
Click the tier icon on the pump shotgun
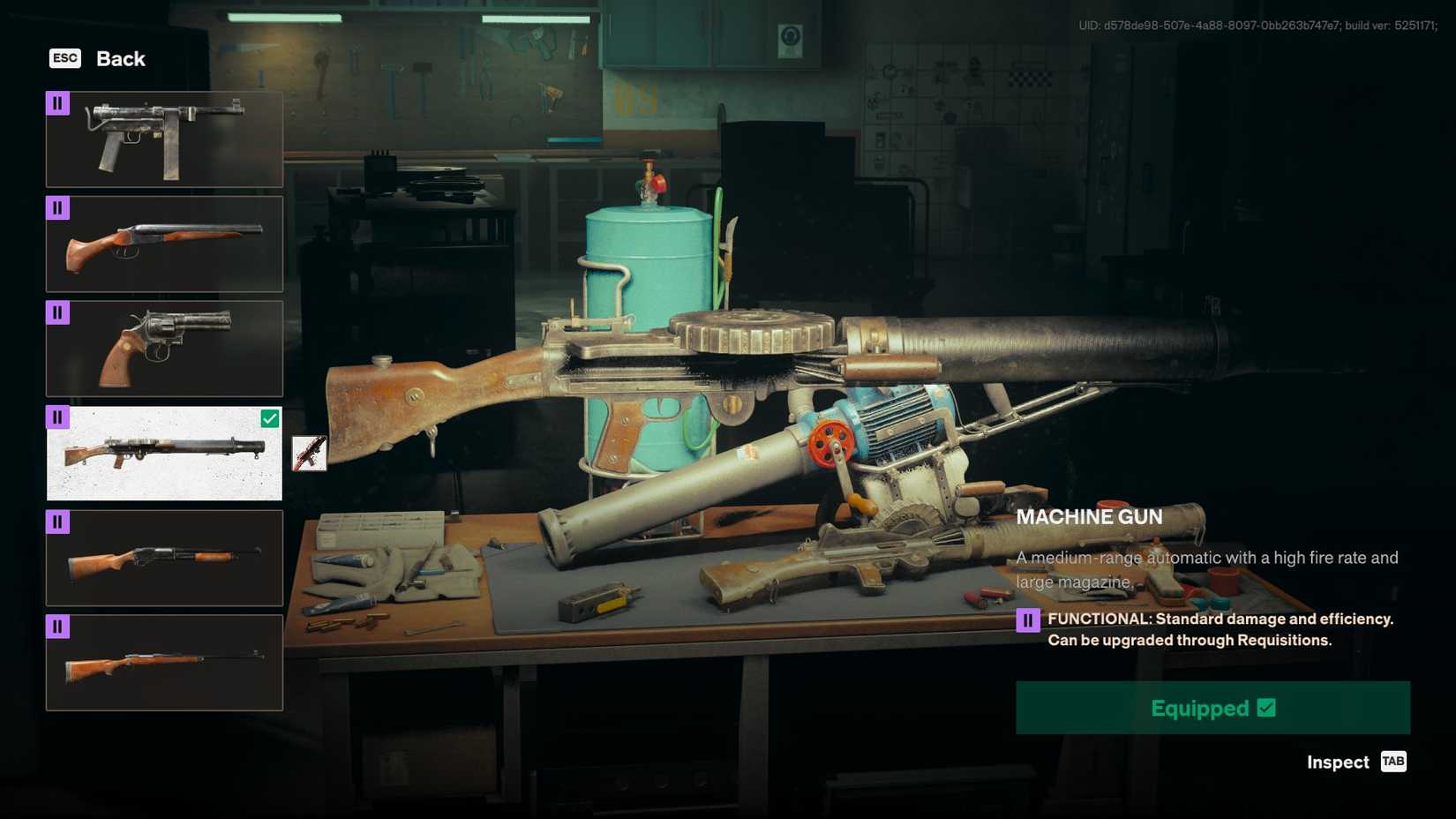pyautogui.click(x=58, y=522)
